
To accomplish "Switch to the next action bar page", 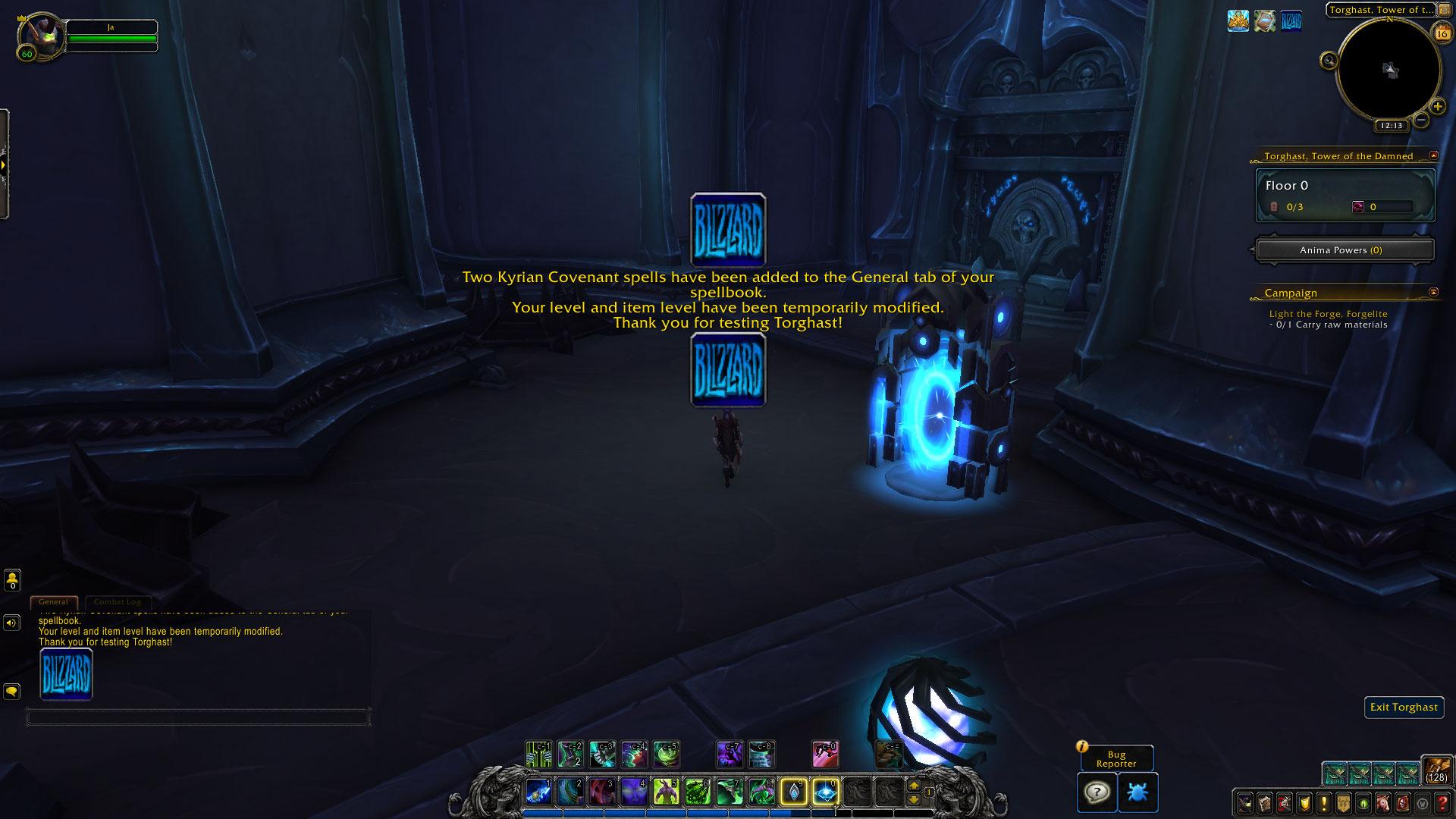I will pos(914,786).
